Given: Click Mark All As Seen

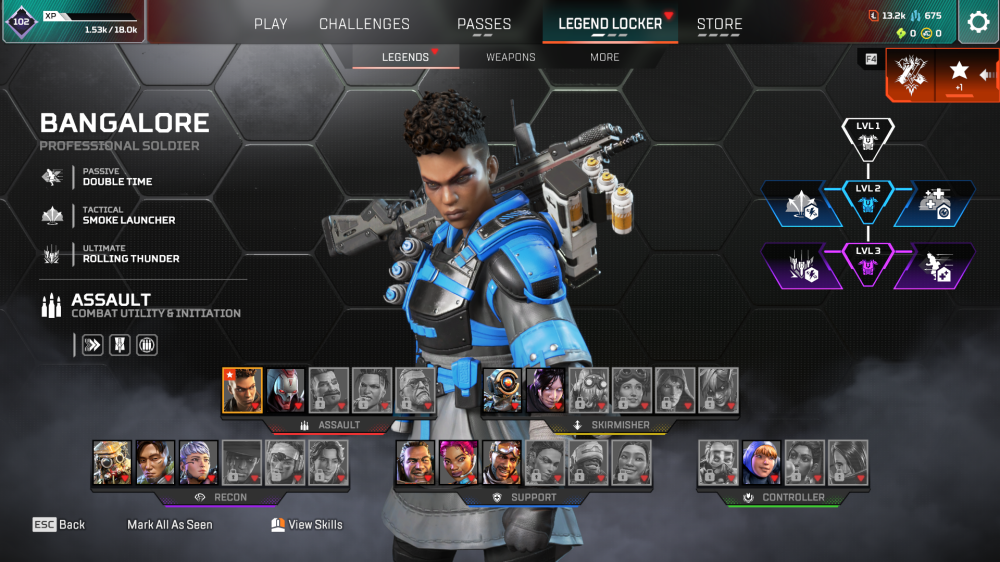Looking at the screenshot, I should [170, 524].
